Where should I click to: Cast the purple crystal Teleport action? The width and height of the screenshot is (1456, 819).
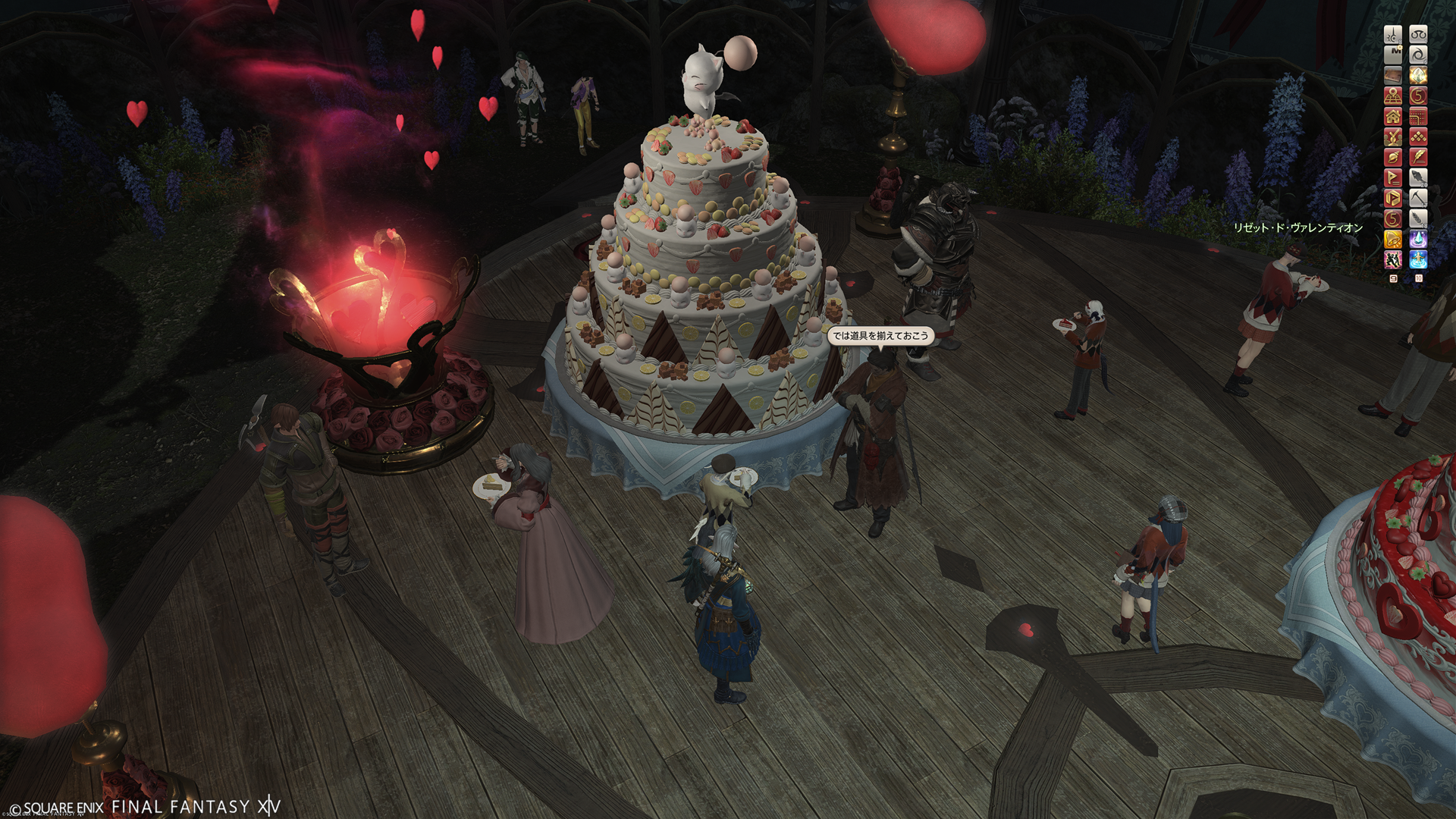click(1418, 239)
